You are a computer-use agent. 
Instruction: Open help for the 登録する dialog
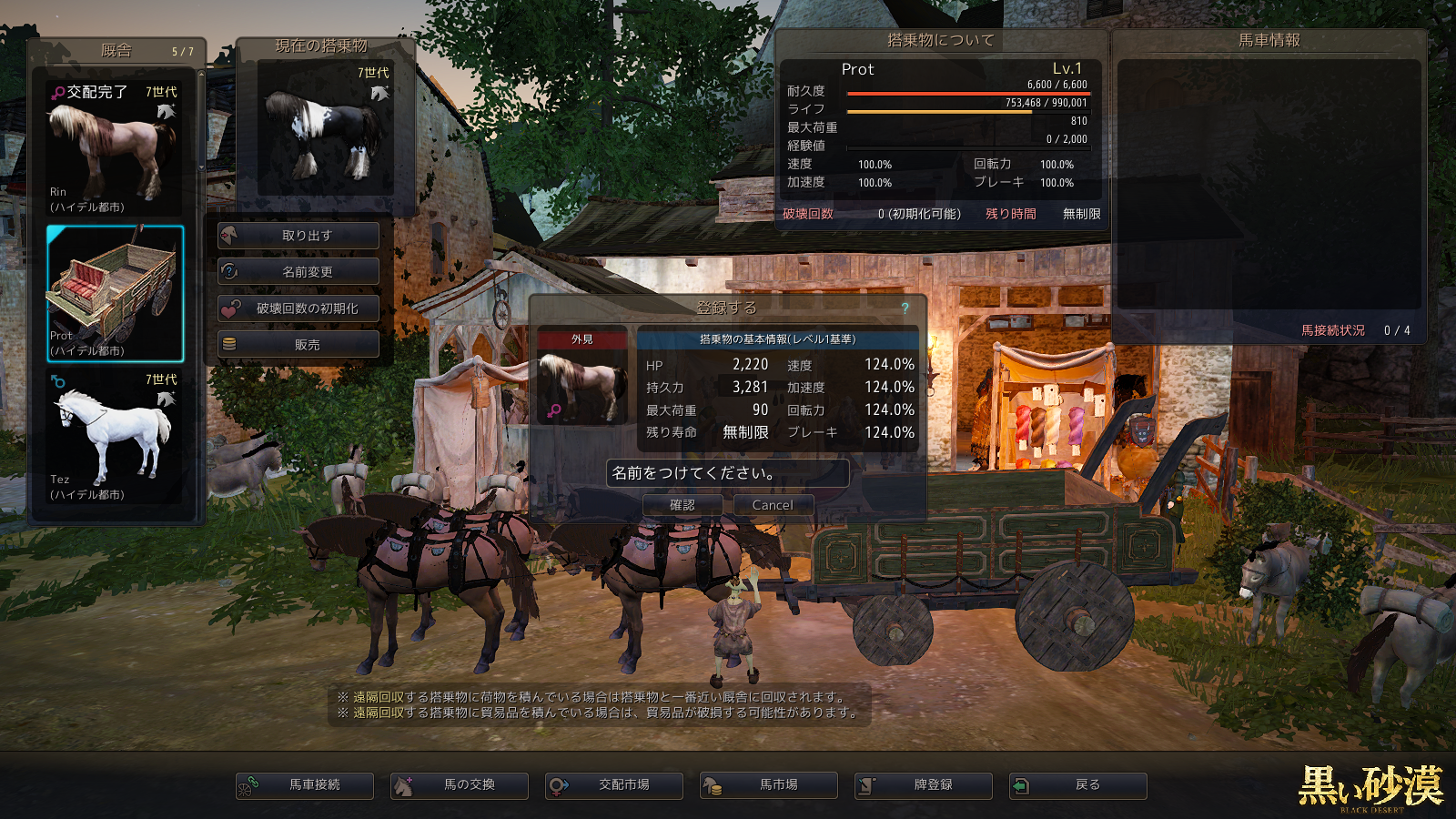[905, 308]
